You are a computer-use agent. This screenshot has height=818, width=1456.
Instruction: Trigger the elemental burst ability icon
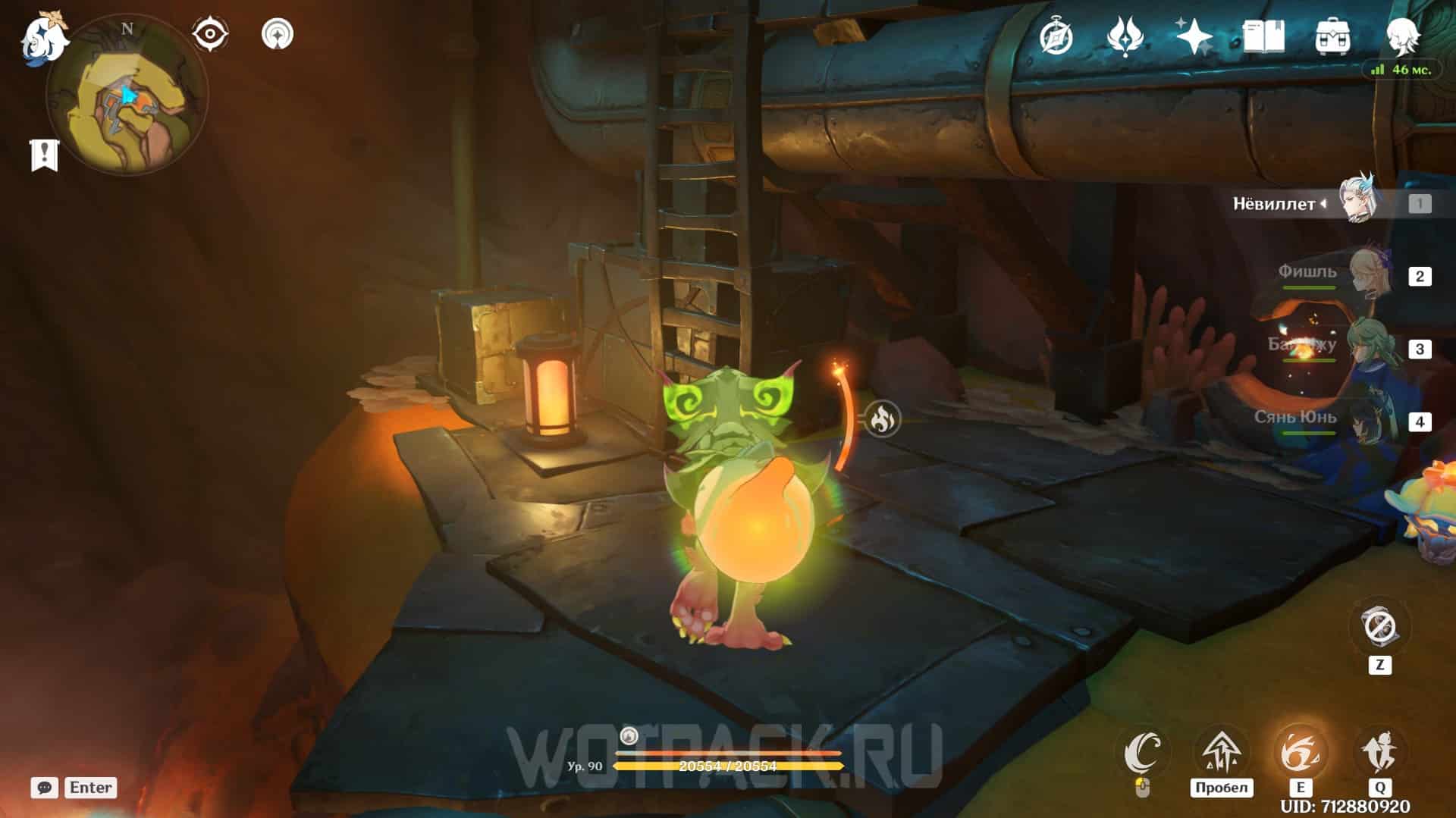point(1379,753)
